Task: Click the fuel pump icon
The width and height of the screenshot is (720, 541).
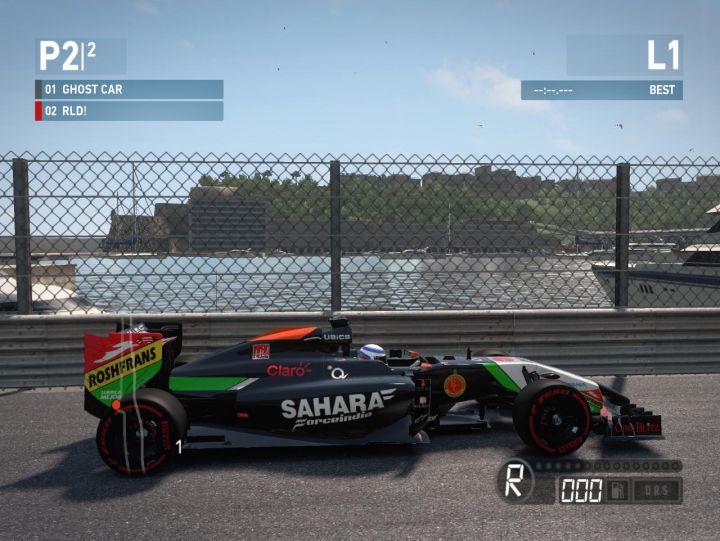Action: point(620,490)
